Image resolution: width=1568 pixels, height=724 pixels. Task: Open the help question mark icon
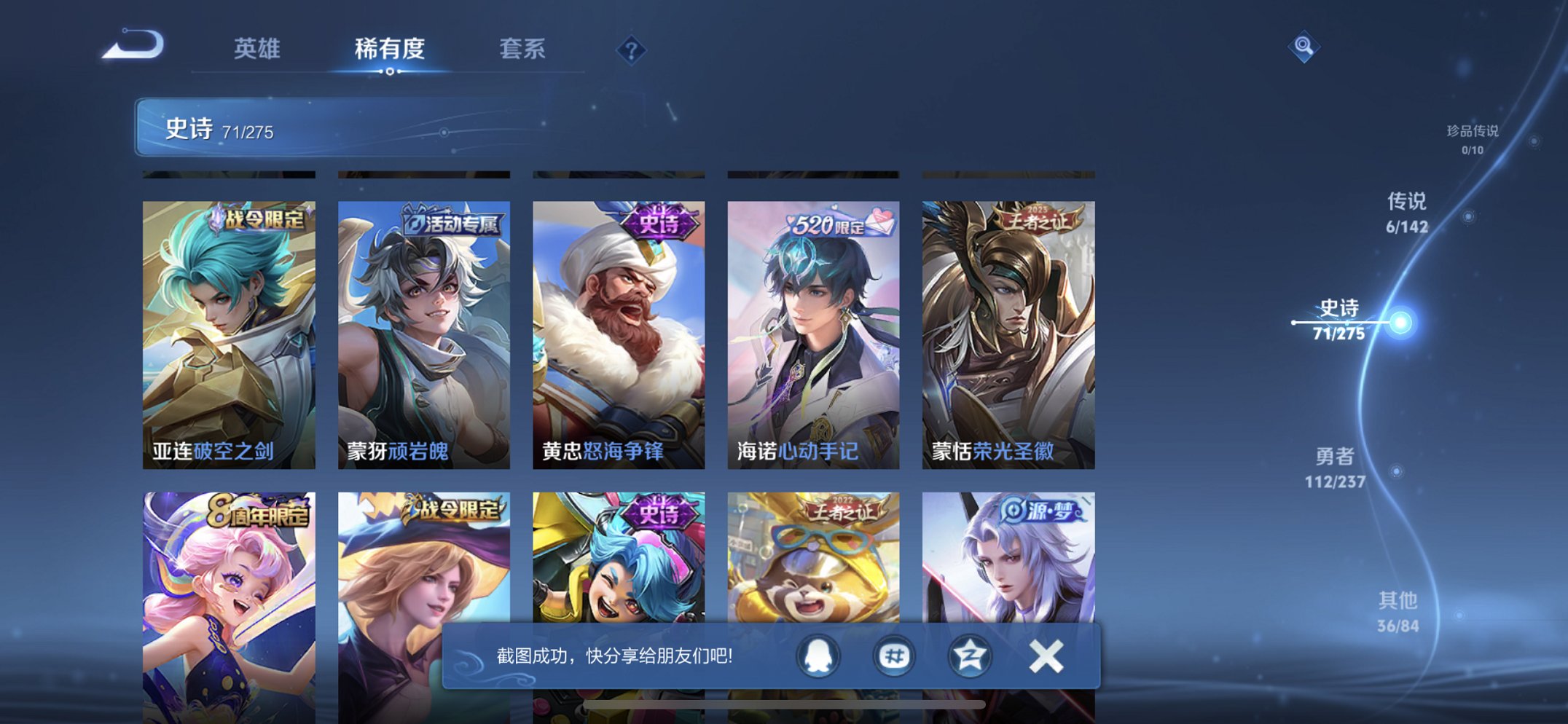tap(632, 50)
